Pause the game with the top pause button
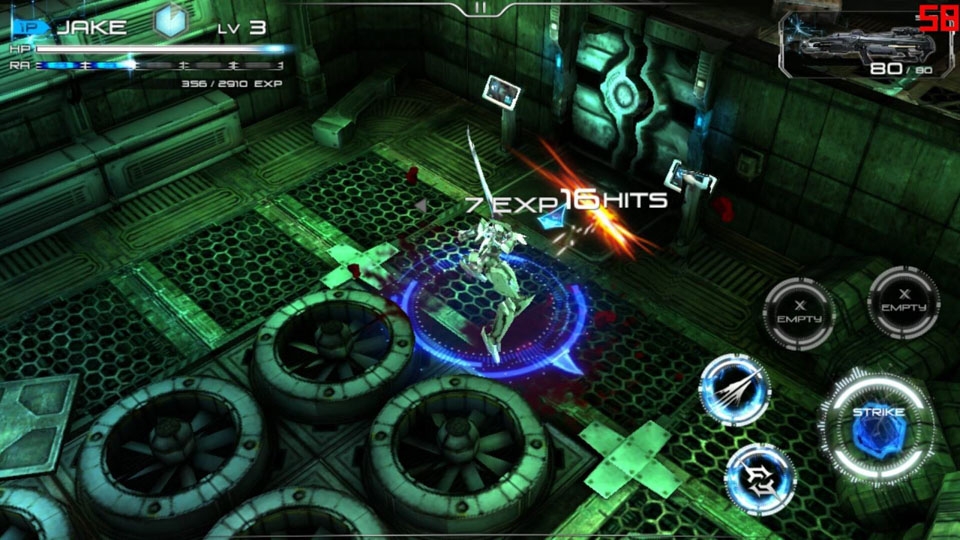 tap(480, 7)
